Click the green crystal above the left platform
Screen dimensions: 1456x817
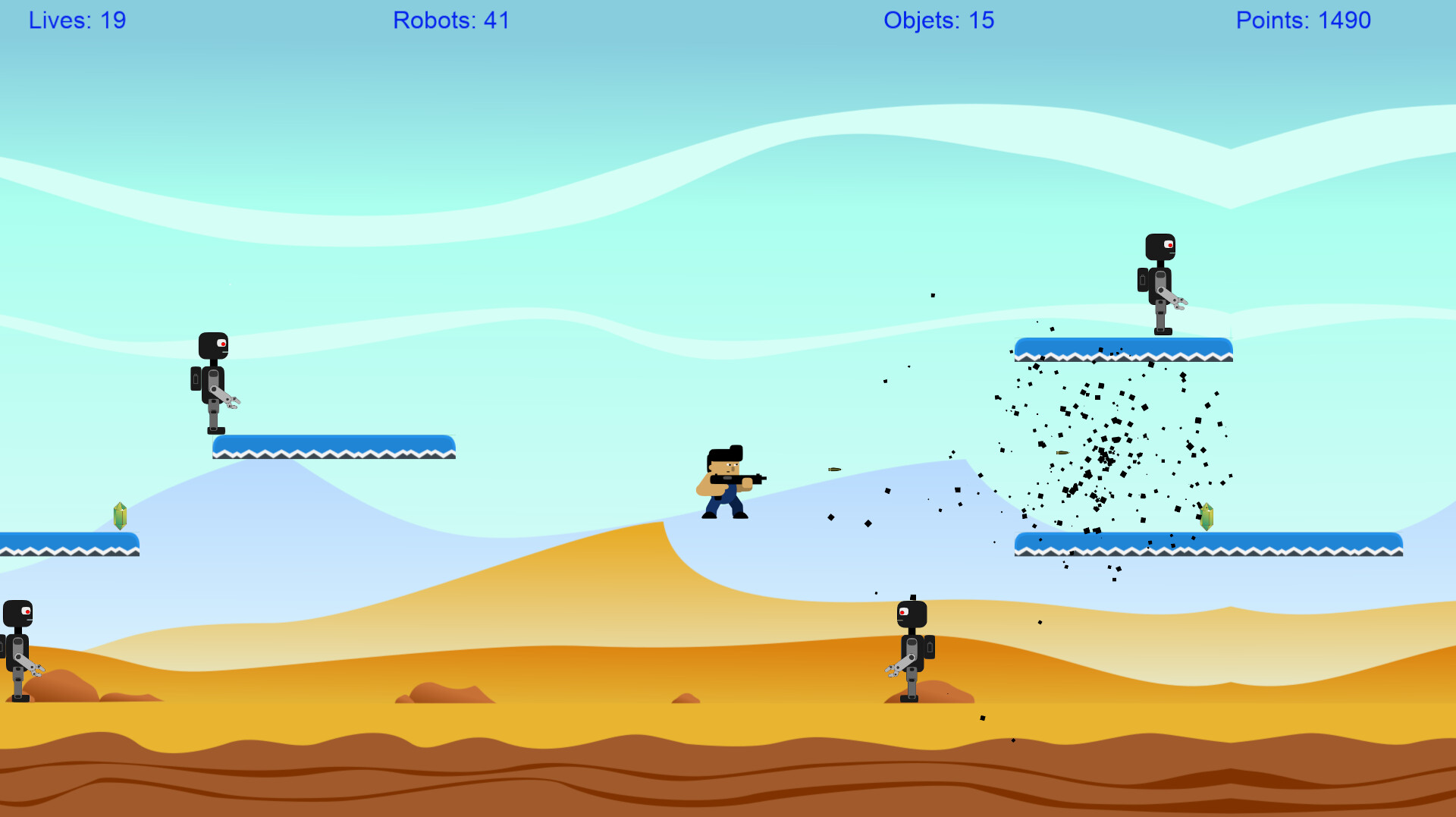(120, 517)
